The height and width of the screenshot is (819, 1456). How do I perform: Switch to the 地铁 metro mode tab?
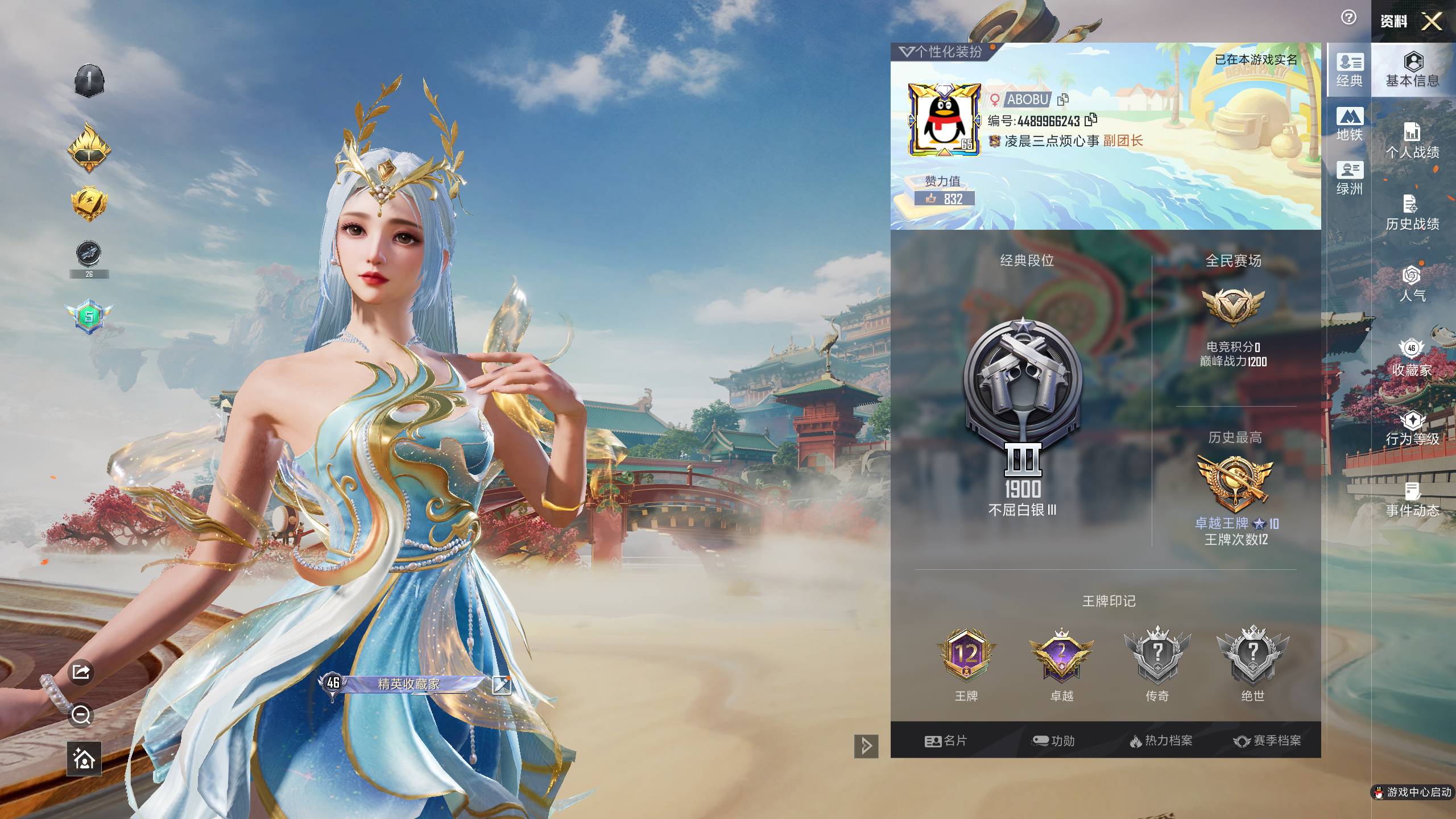[x=1350, y=124]
